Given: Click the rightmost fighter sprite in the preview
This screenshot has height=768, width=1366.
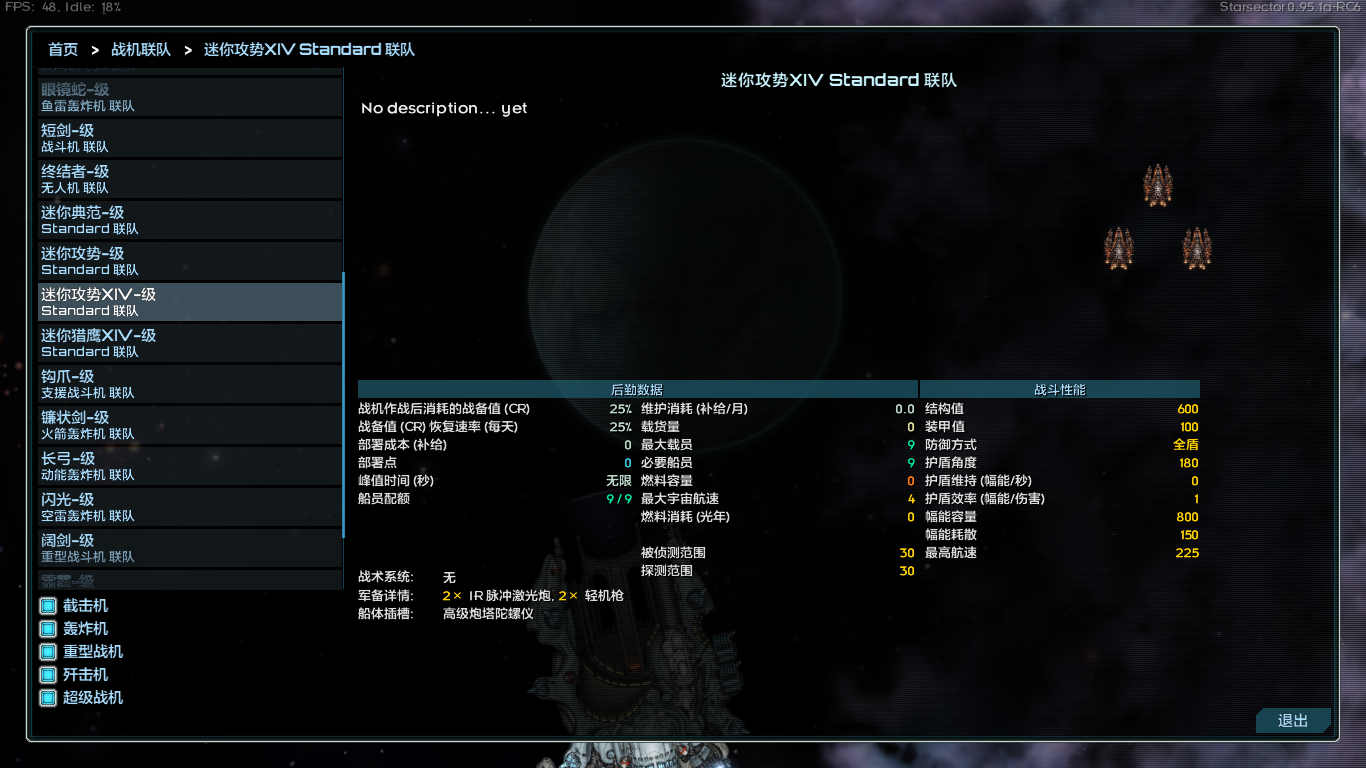Looking at the screenshot, I should [1198, 248].
